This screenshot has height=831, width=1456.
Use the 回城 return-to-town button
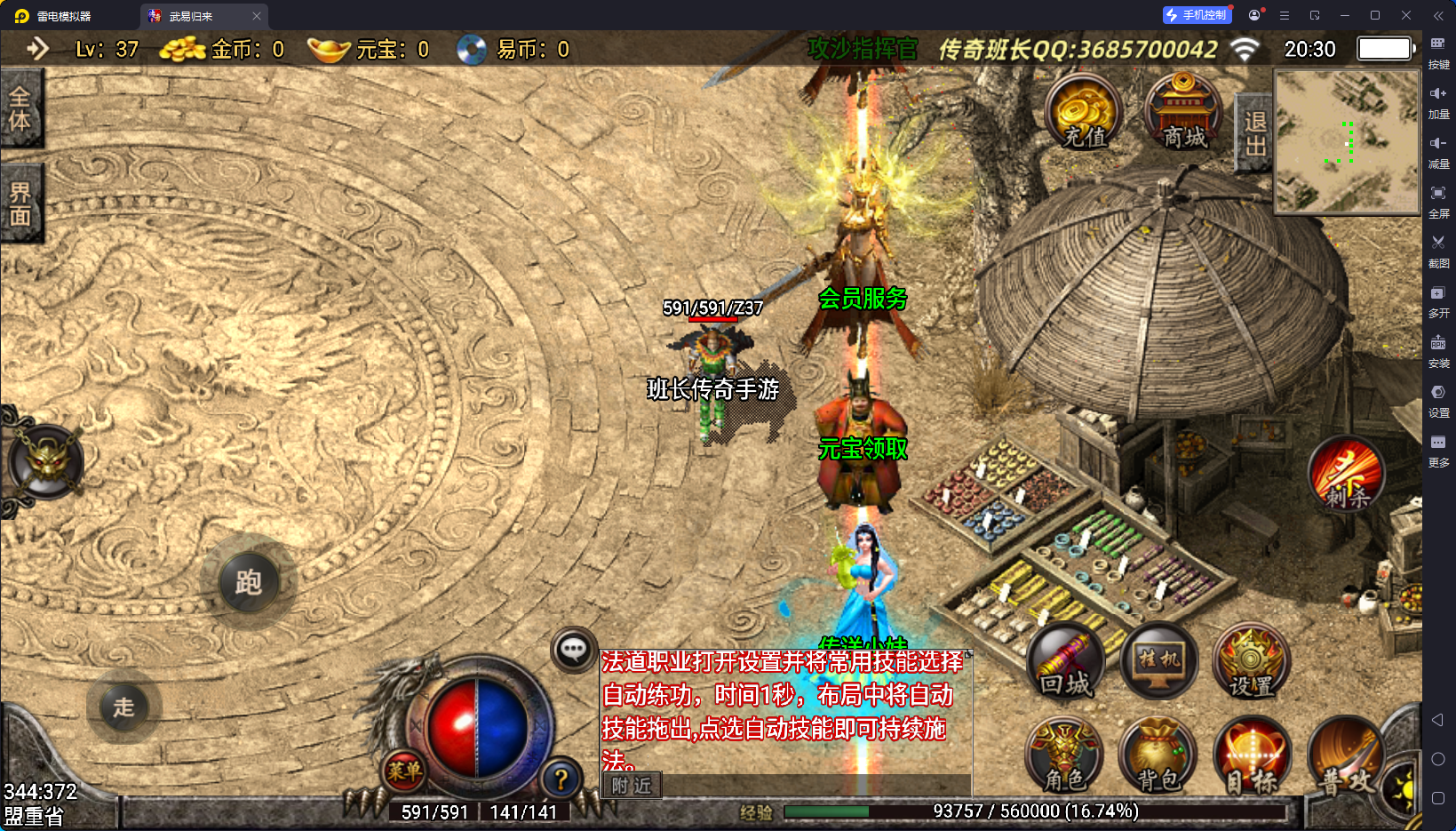coord(1065,662)
